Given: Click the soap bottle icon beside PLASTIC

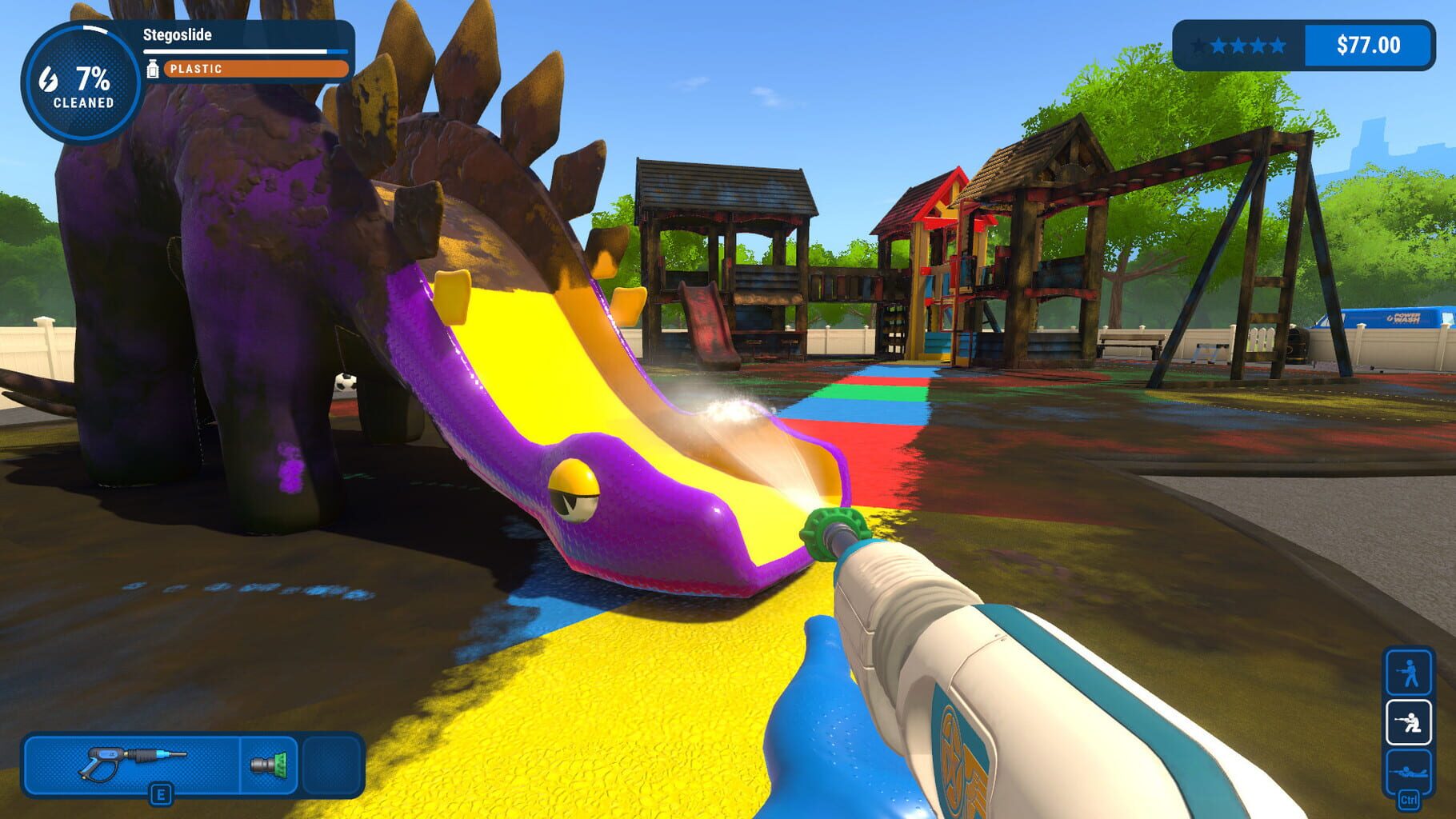Looking at the screenshot, I should point(154,70).
